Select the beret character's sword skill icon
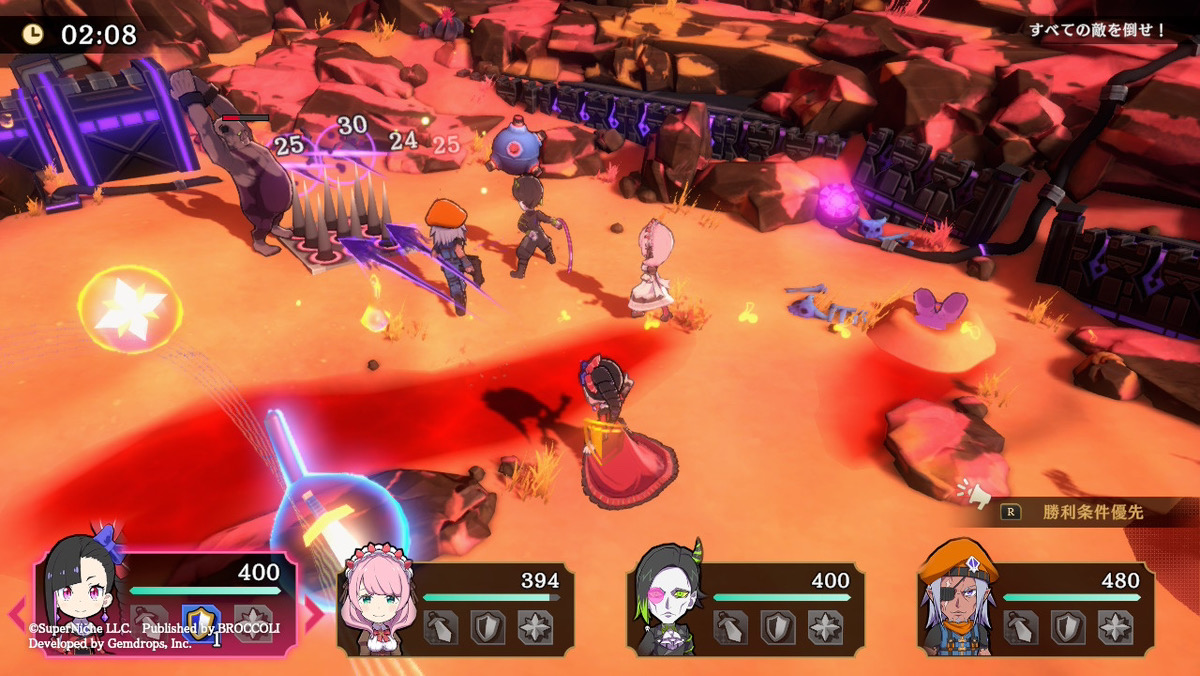 click(1020, 627)
